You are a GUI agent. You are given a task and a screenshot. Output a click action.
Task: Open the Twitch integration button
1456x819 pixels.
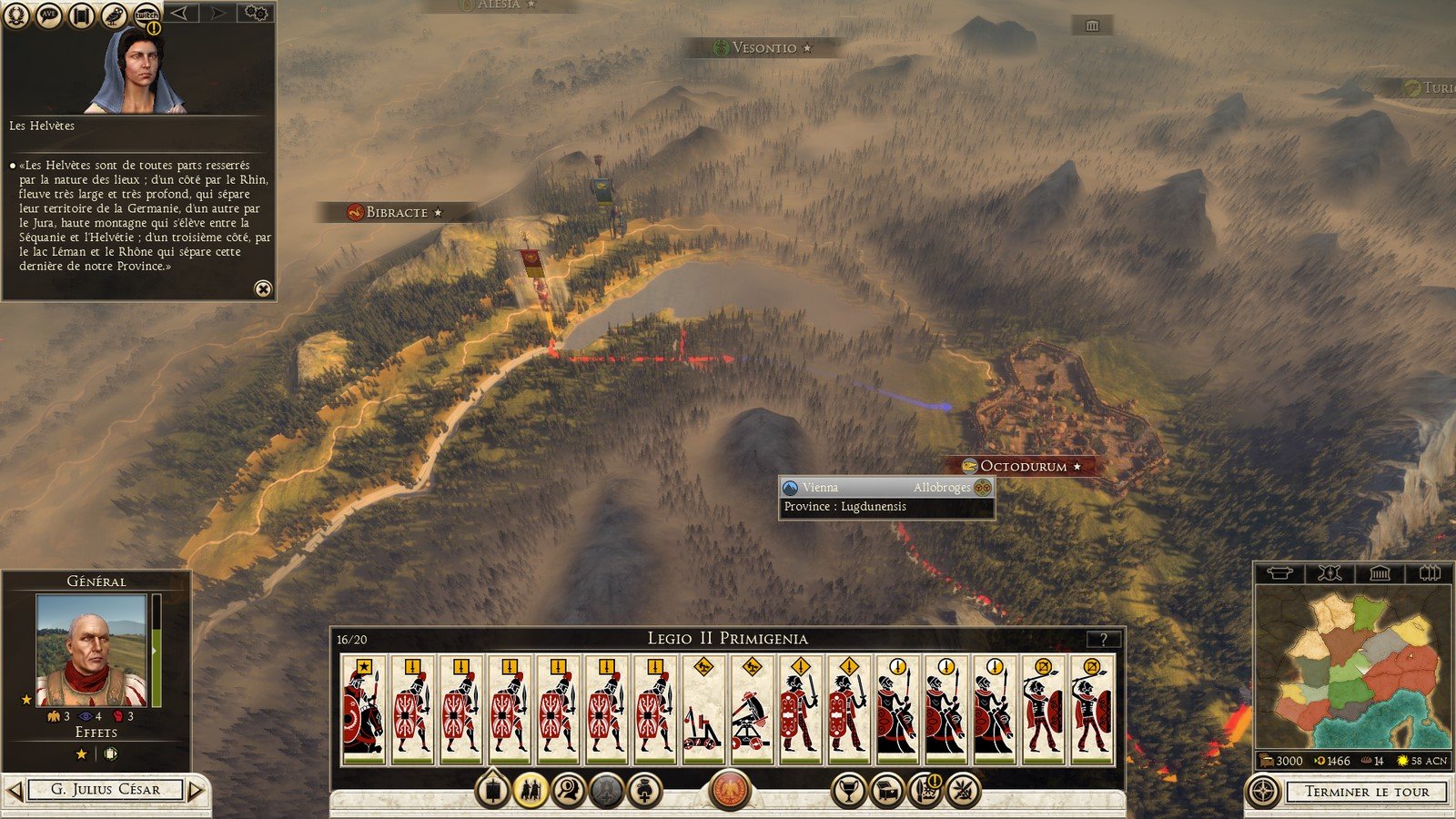coord(147,15)
